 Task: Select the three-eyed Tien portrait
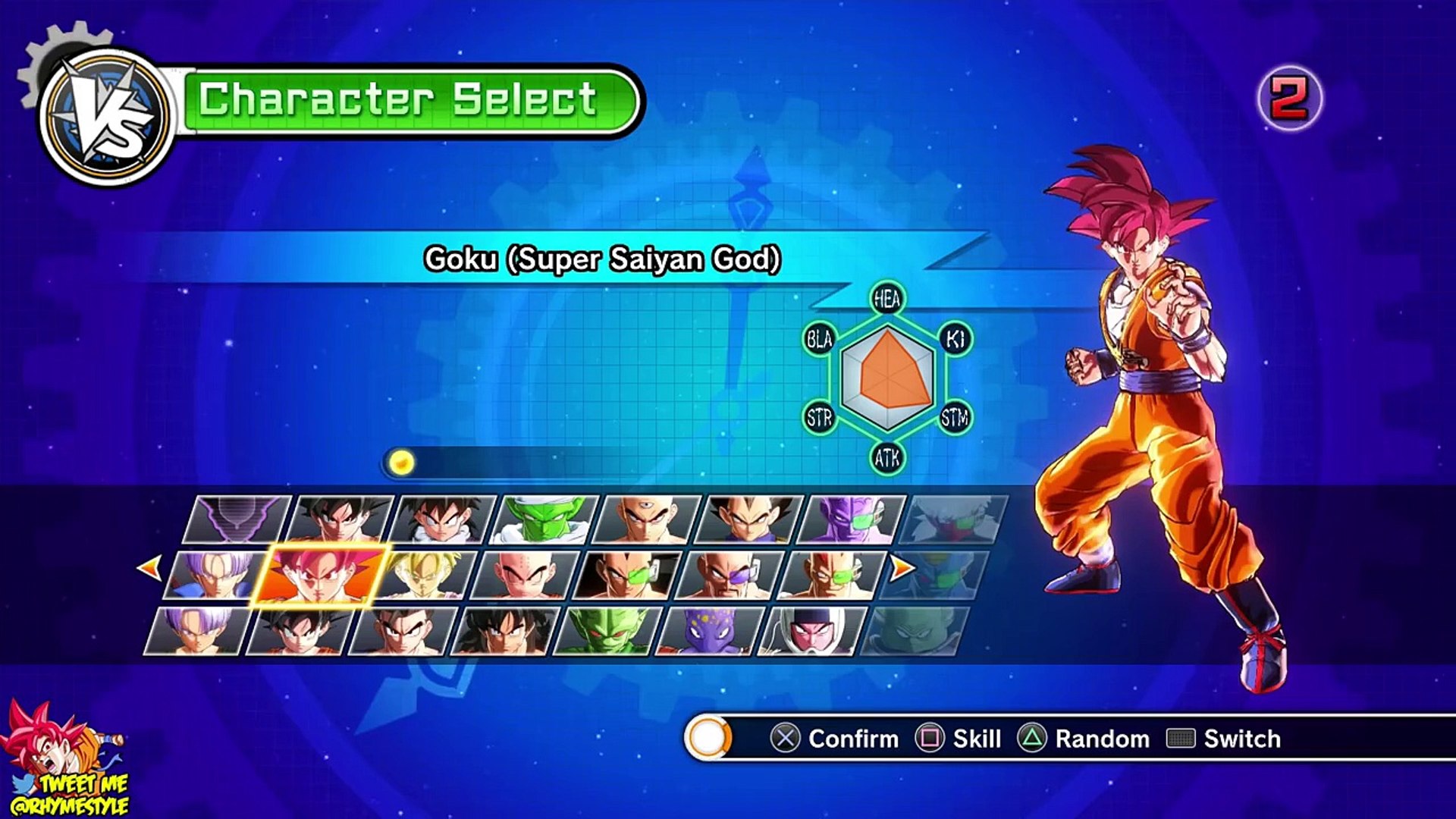646,520
